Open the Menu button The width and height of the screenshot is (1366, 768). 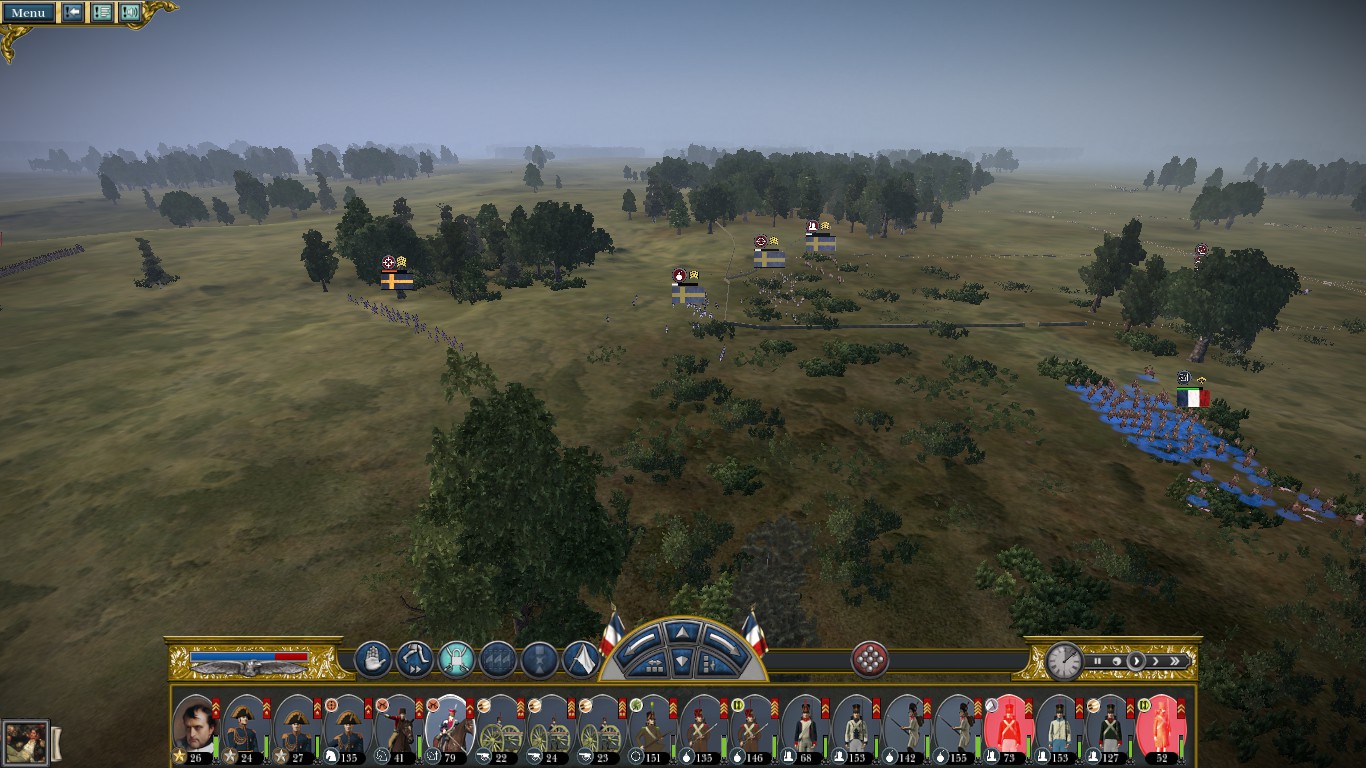click(x=28, y=13)
